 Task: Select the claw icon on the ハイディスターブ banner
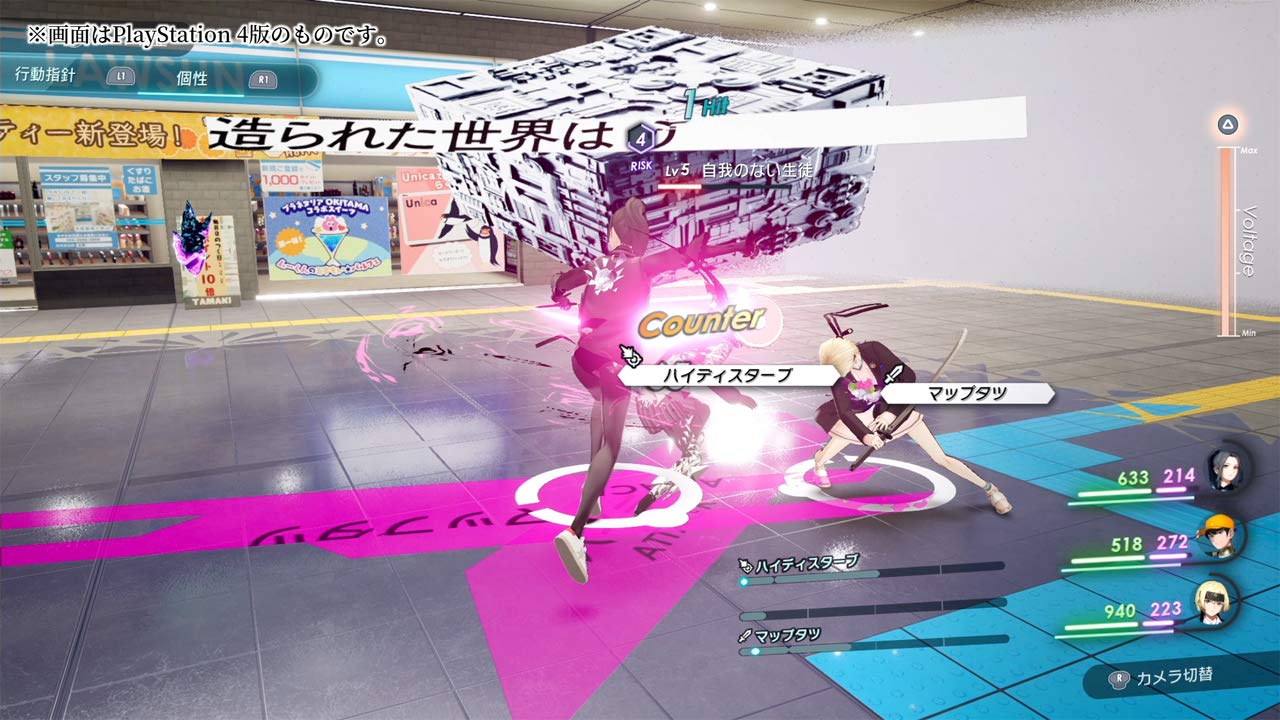633,354
